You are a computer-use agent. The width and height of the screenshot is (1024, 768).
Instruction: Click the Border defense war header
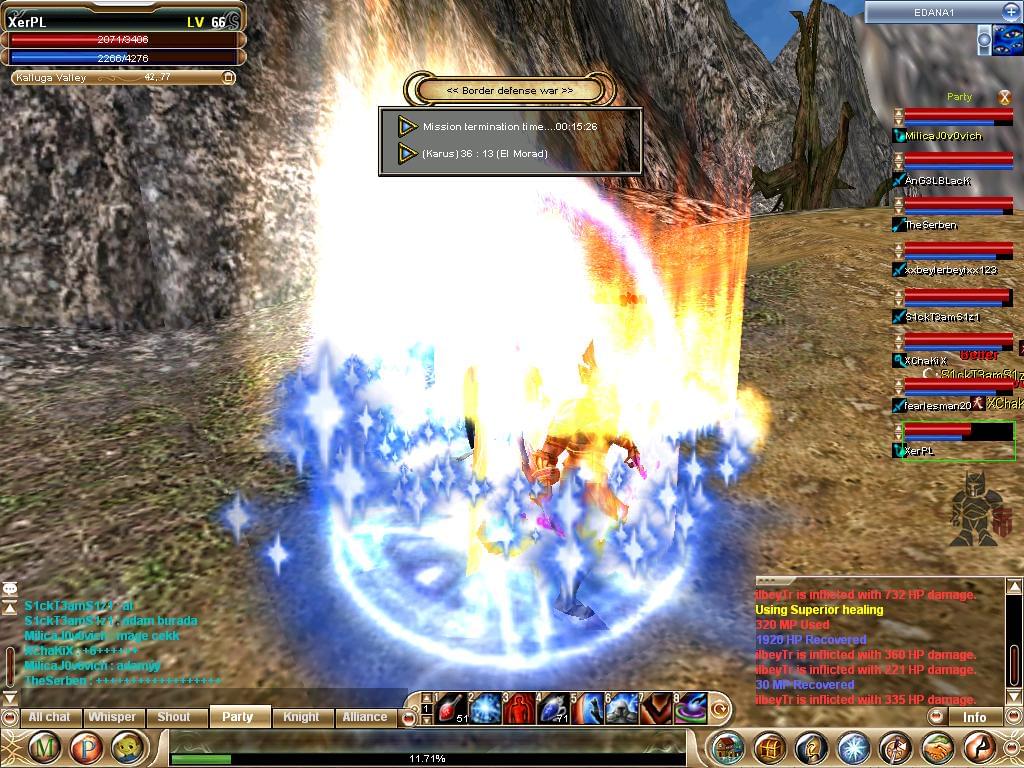point(510,90)
